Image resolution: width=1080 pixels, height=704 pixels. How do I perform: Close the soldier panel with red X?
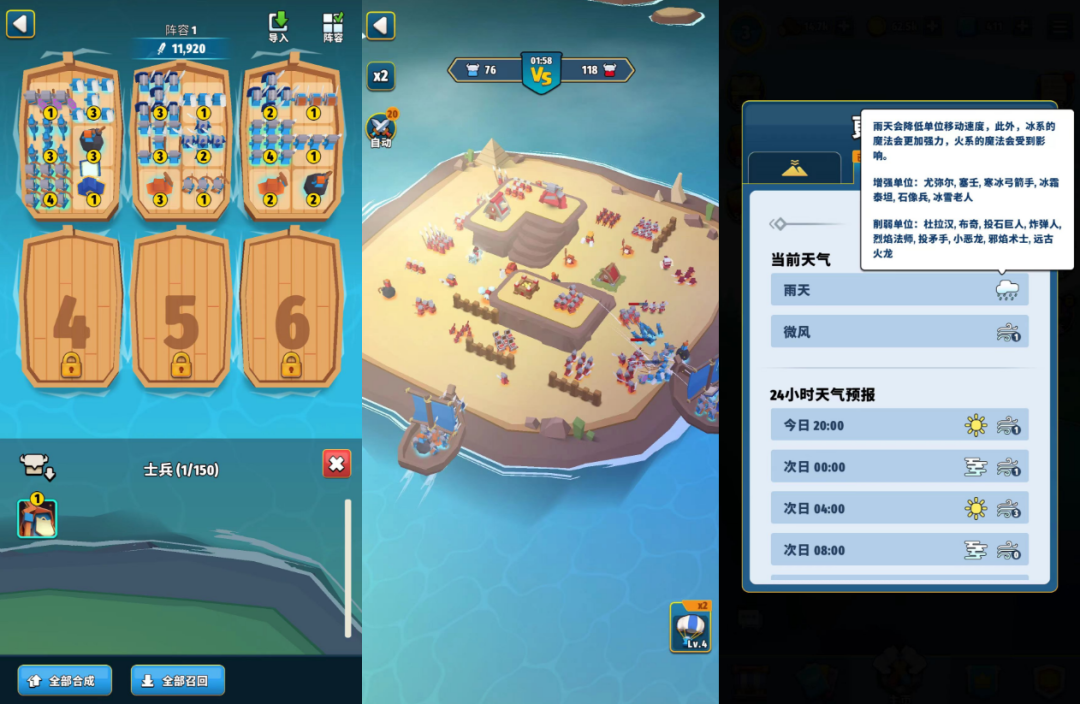337,464
